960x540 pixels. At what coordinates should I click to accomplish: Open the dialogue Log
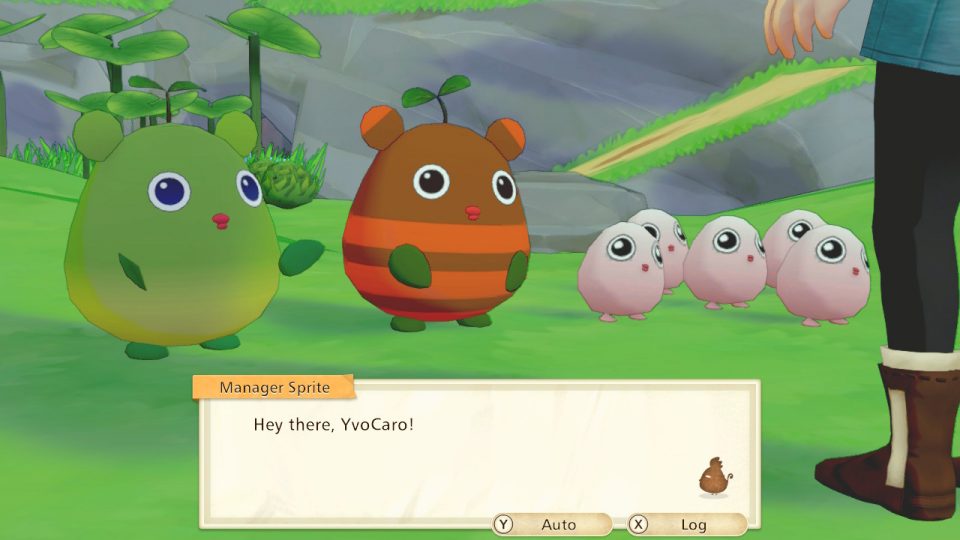686,524
